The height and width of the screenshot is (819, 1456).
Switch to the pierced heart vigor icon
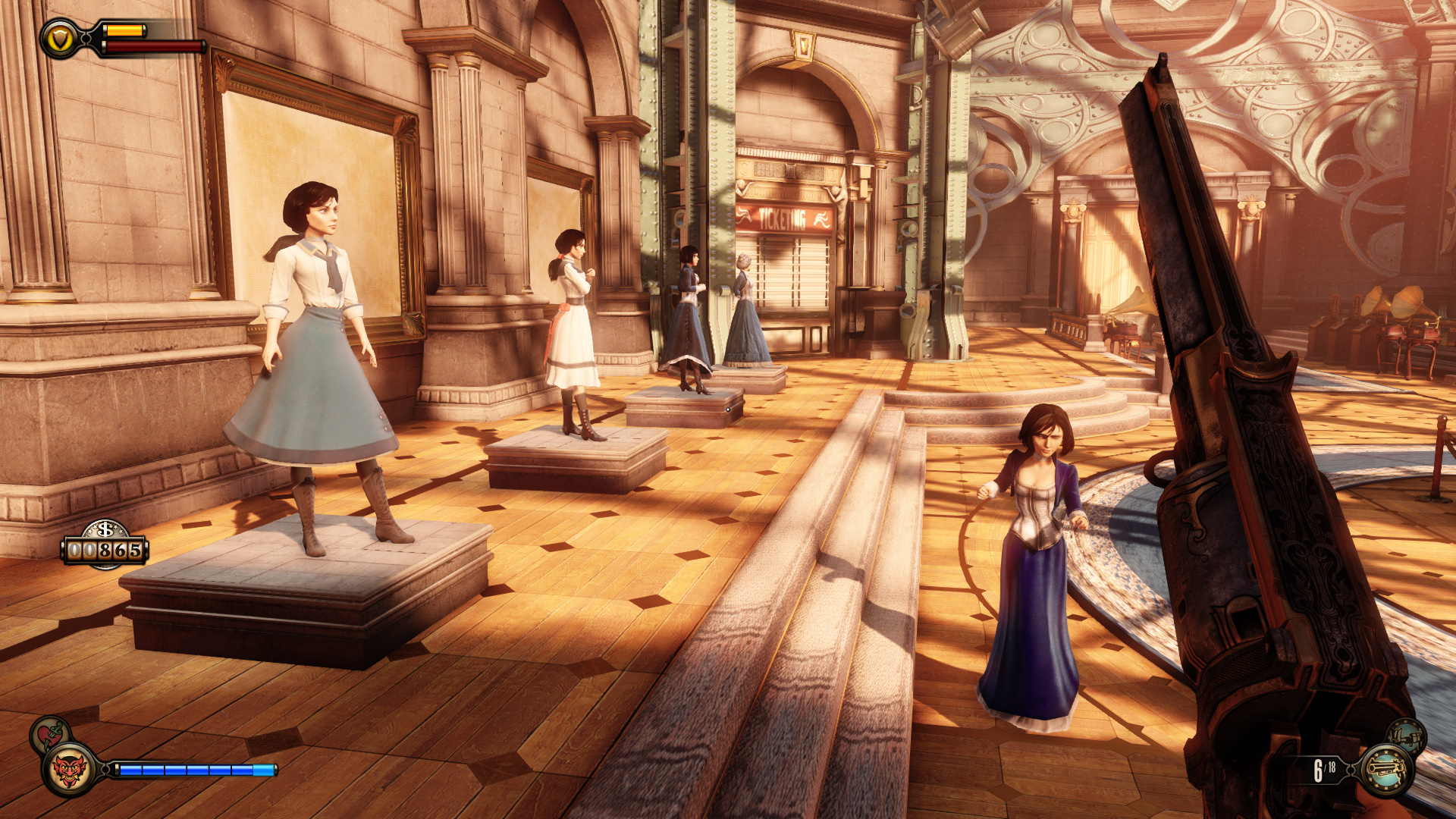49,733
